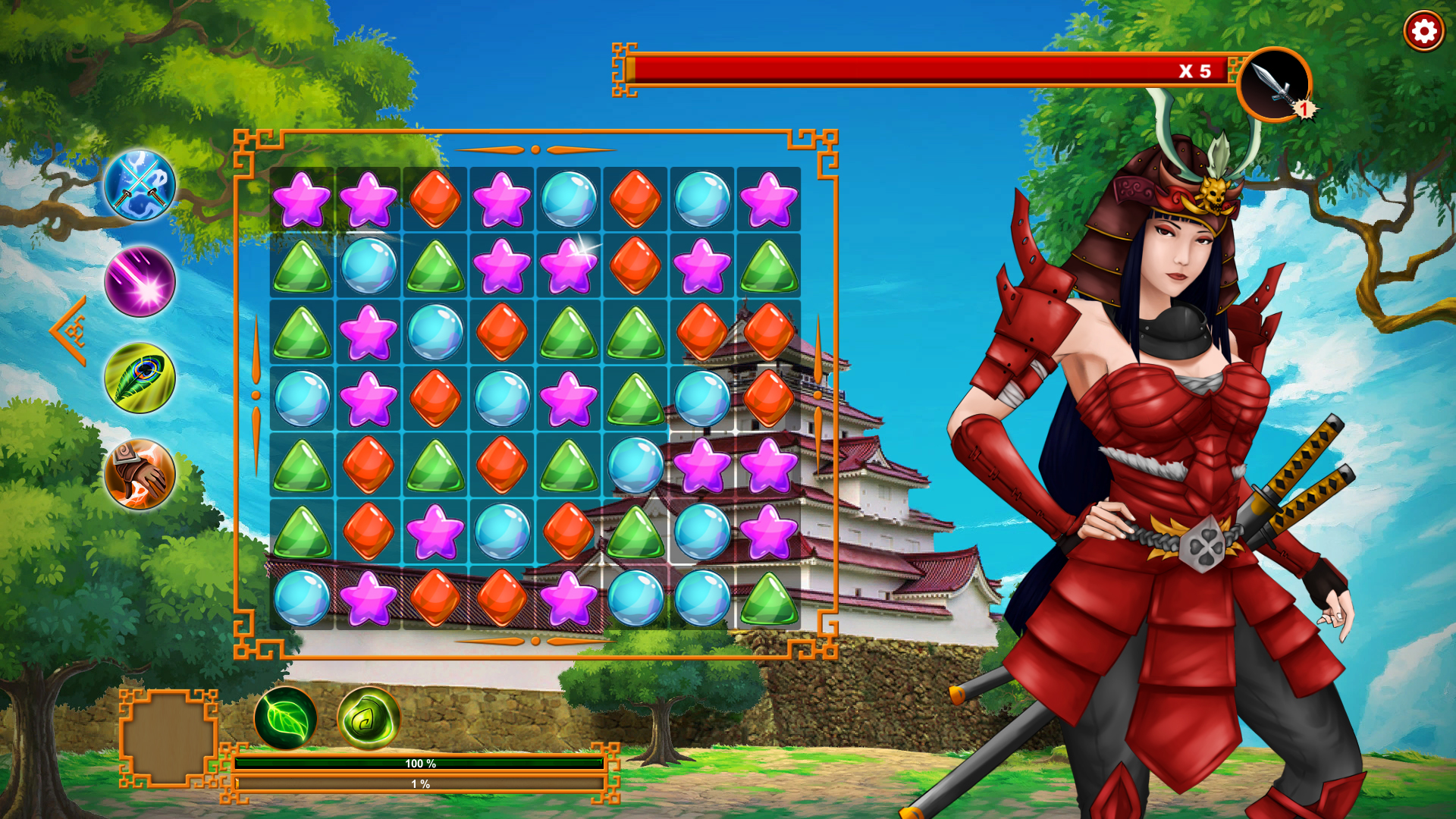This screenshot has width=1456, height=819.
Task: Activate the purple energy beam skill
Action: 140,283
